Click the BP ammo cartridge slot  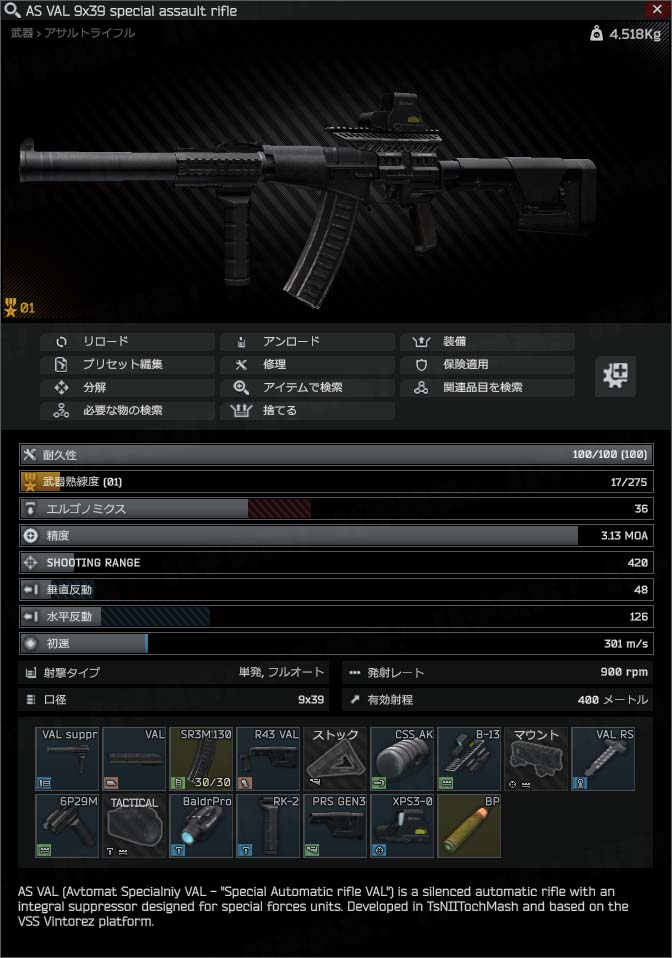[469, 825]
